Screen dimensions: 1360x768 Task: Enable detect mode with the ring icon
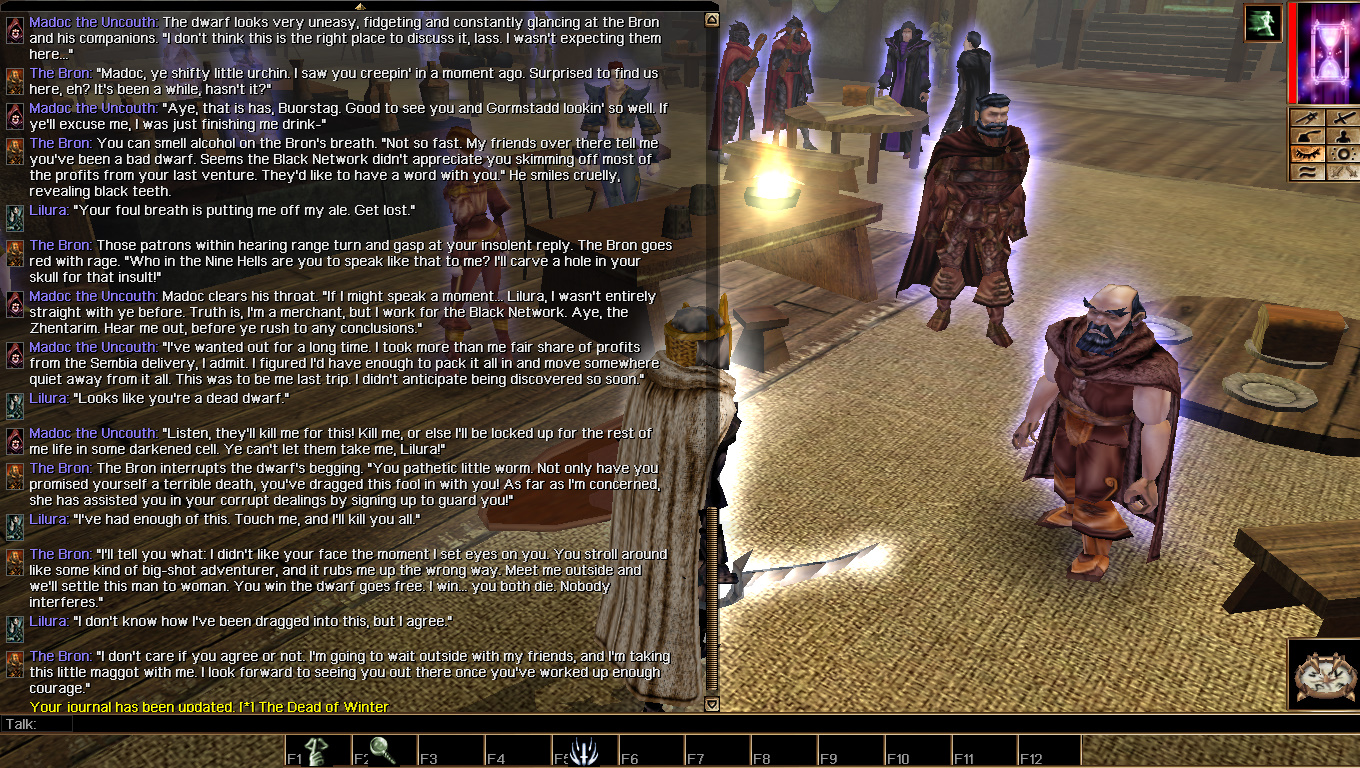(1344, 153)
